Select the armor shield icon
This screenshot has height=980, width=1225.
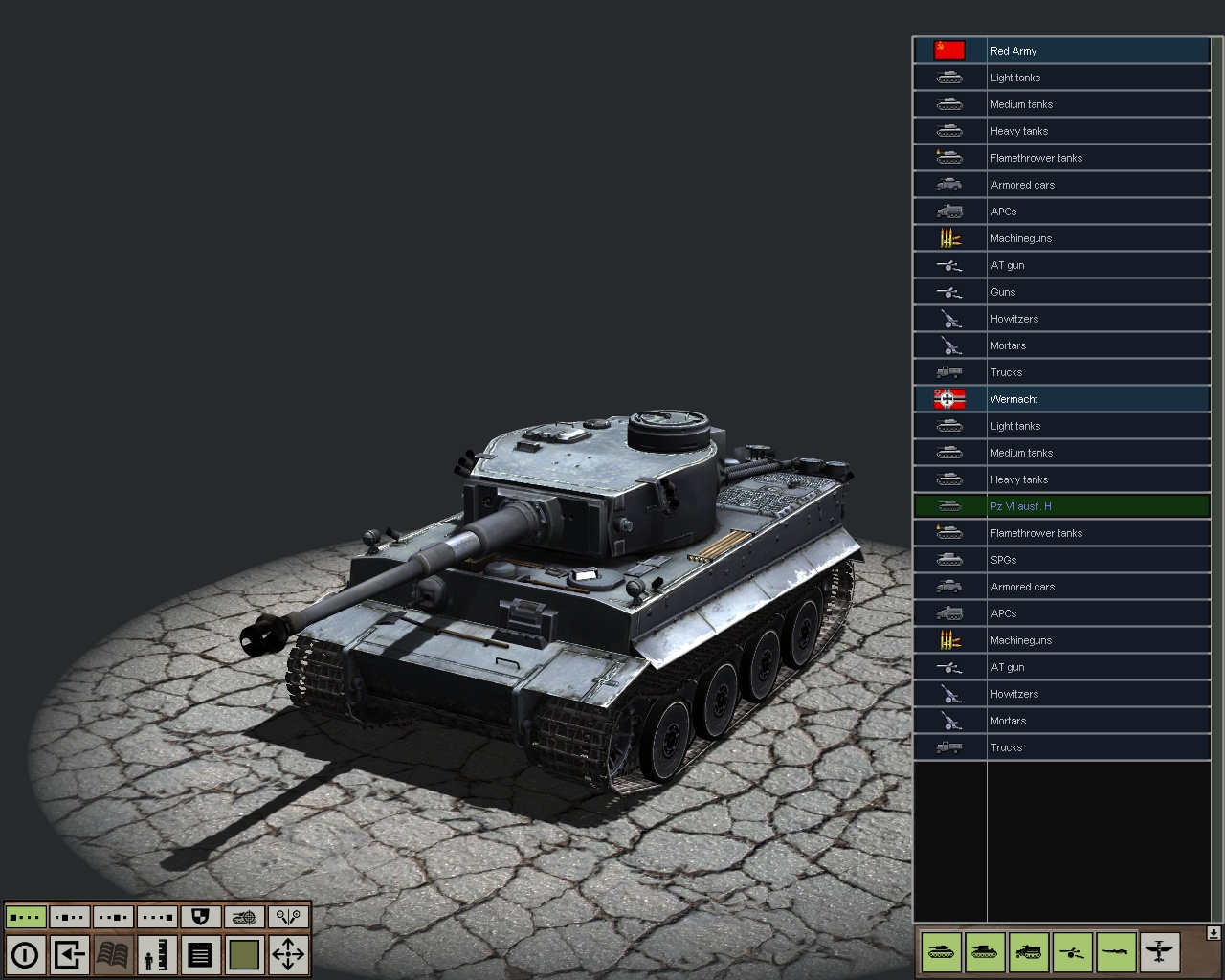(200, 917)
